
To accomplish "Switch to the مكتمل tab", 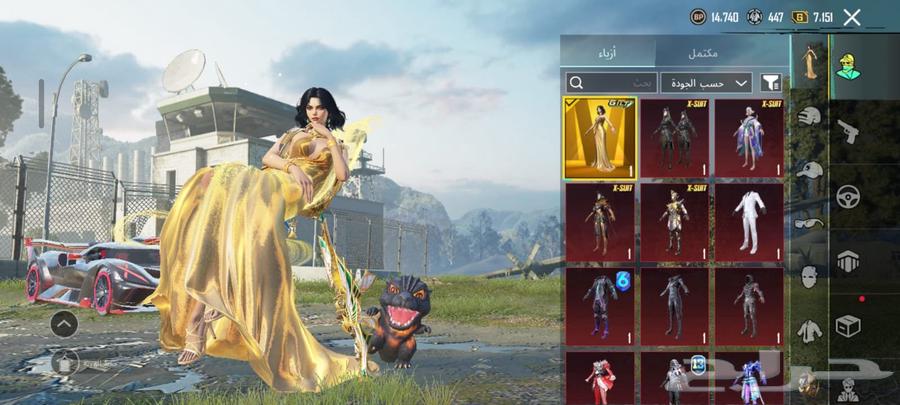I will point(722,52).
